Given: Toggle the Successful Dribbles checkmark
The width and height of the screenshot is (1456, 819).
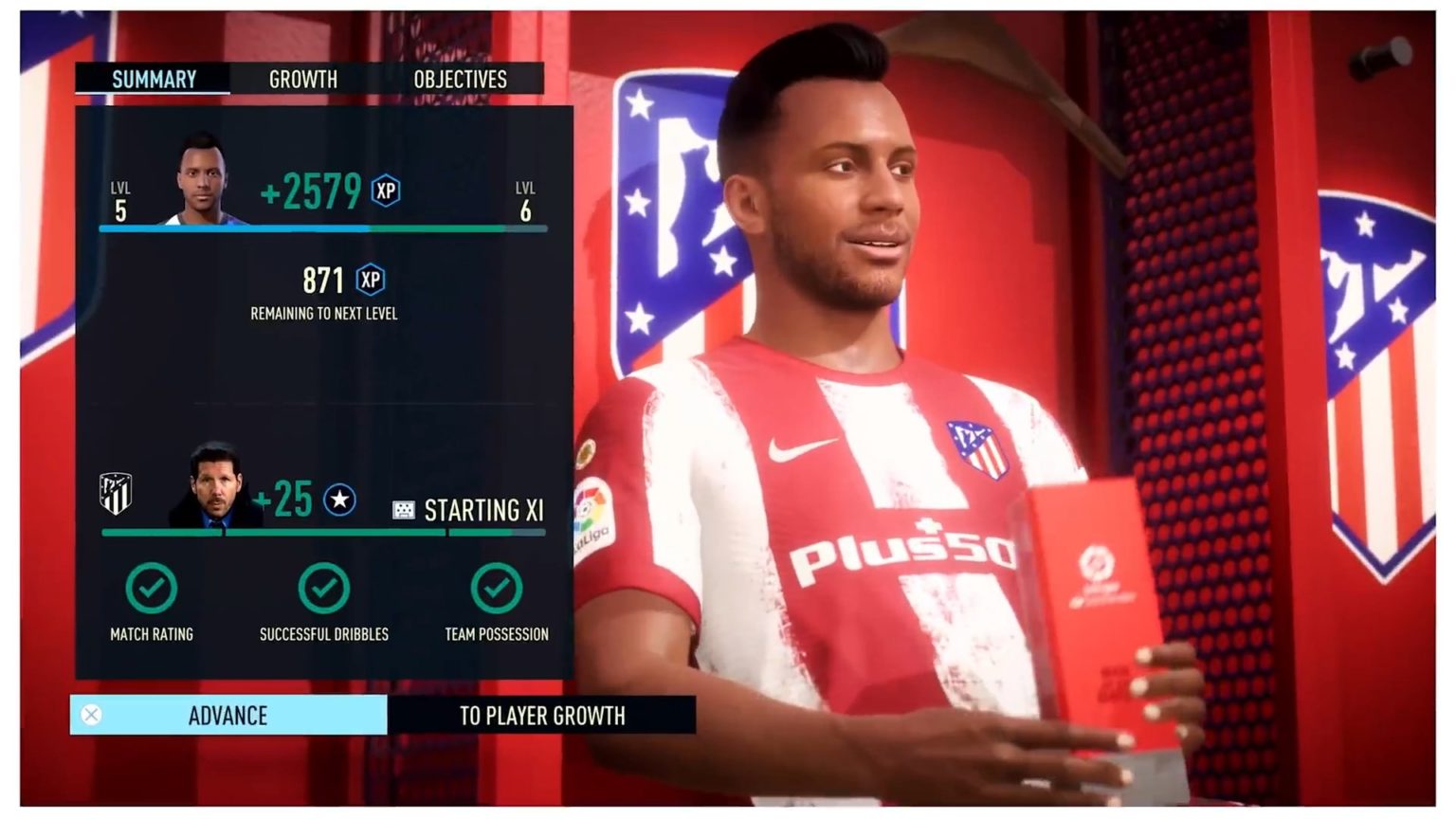Looking at the screenshot, I should 322,588.
